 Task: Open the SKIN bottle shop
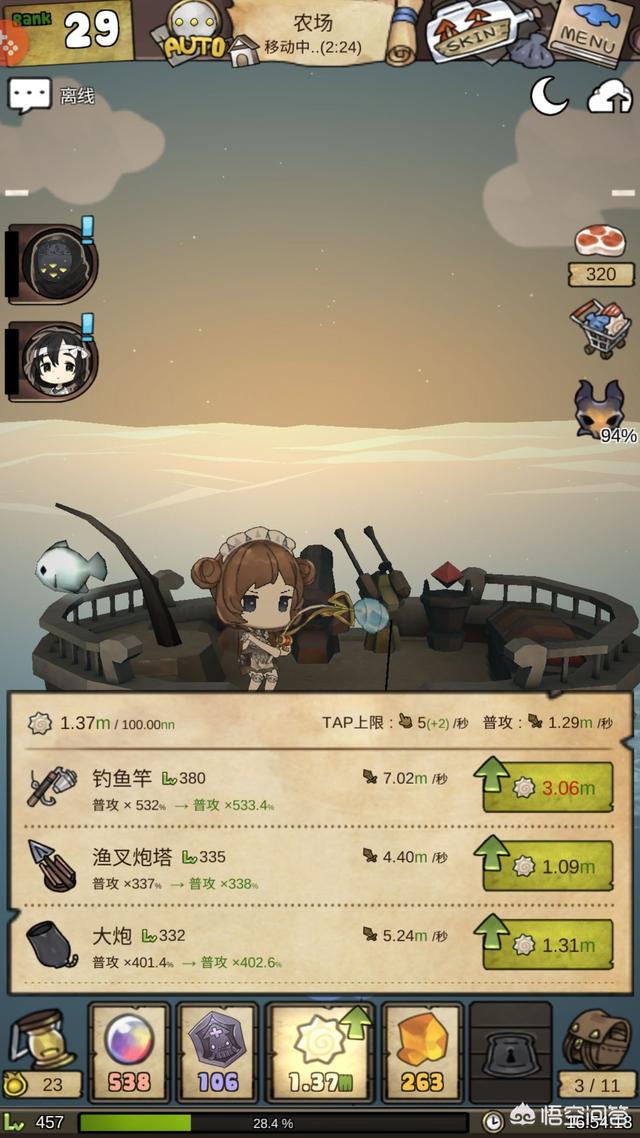pyautogui.click(x=466, y=32)
